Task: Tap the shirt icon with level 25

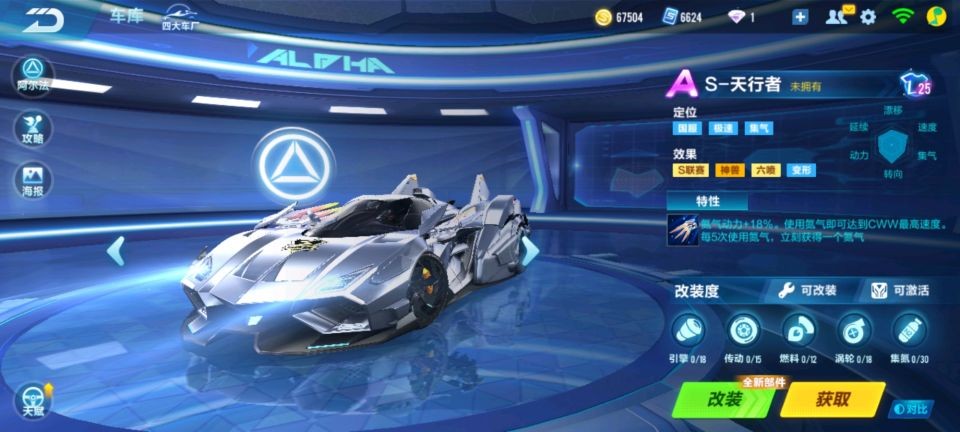Action: pos(914,84)
